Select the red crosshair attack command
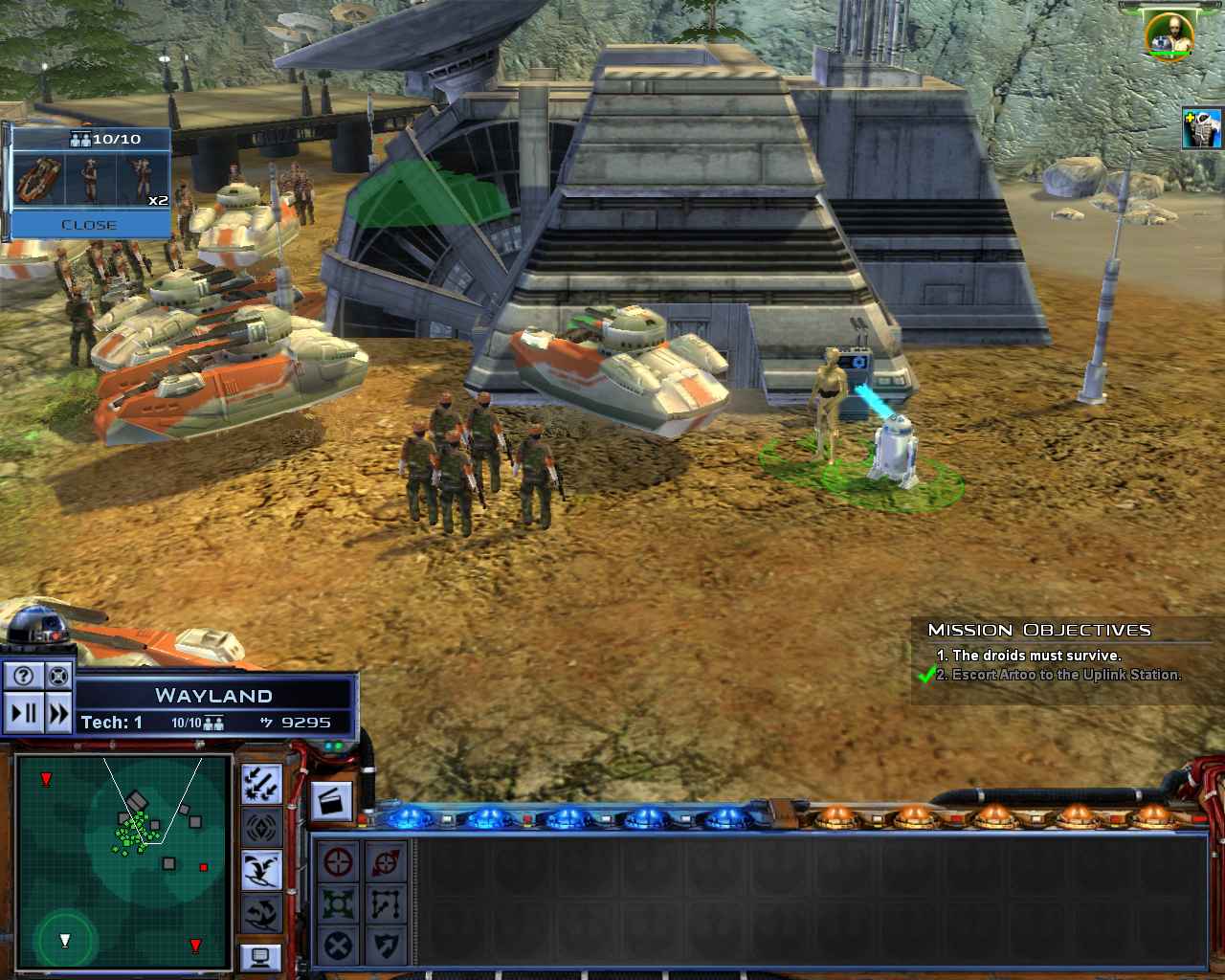Image resolution: width=1225 pixels, height=980 pixels. point(338,861)
